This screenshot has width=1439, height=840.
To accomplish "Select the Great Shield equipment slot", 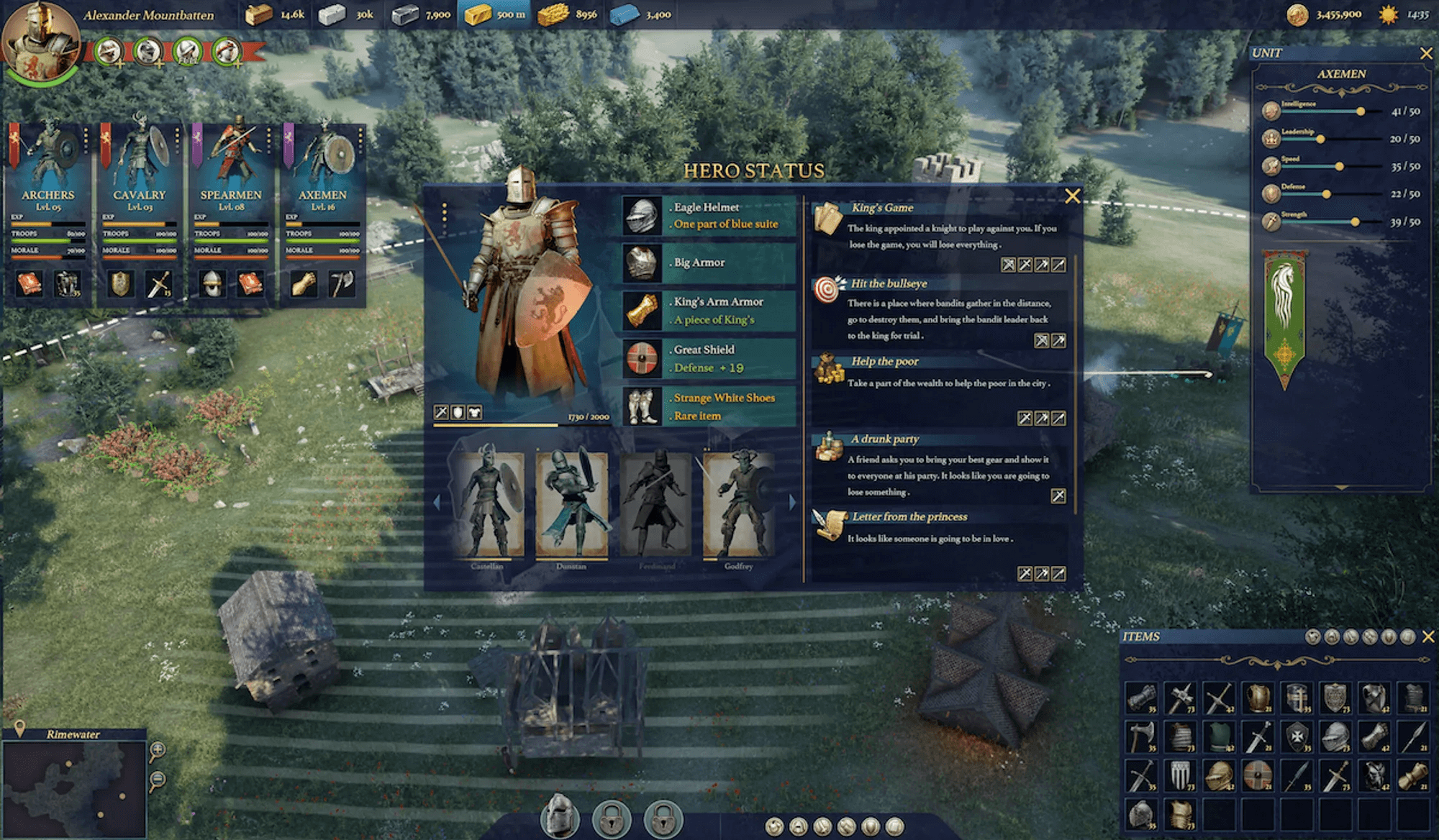I will tap(709, 358).
